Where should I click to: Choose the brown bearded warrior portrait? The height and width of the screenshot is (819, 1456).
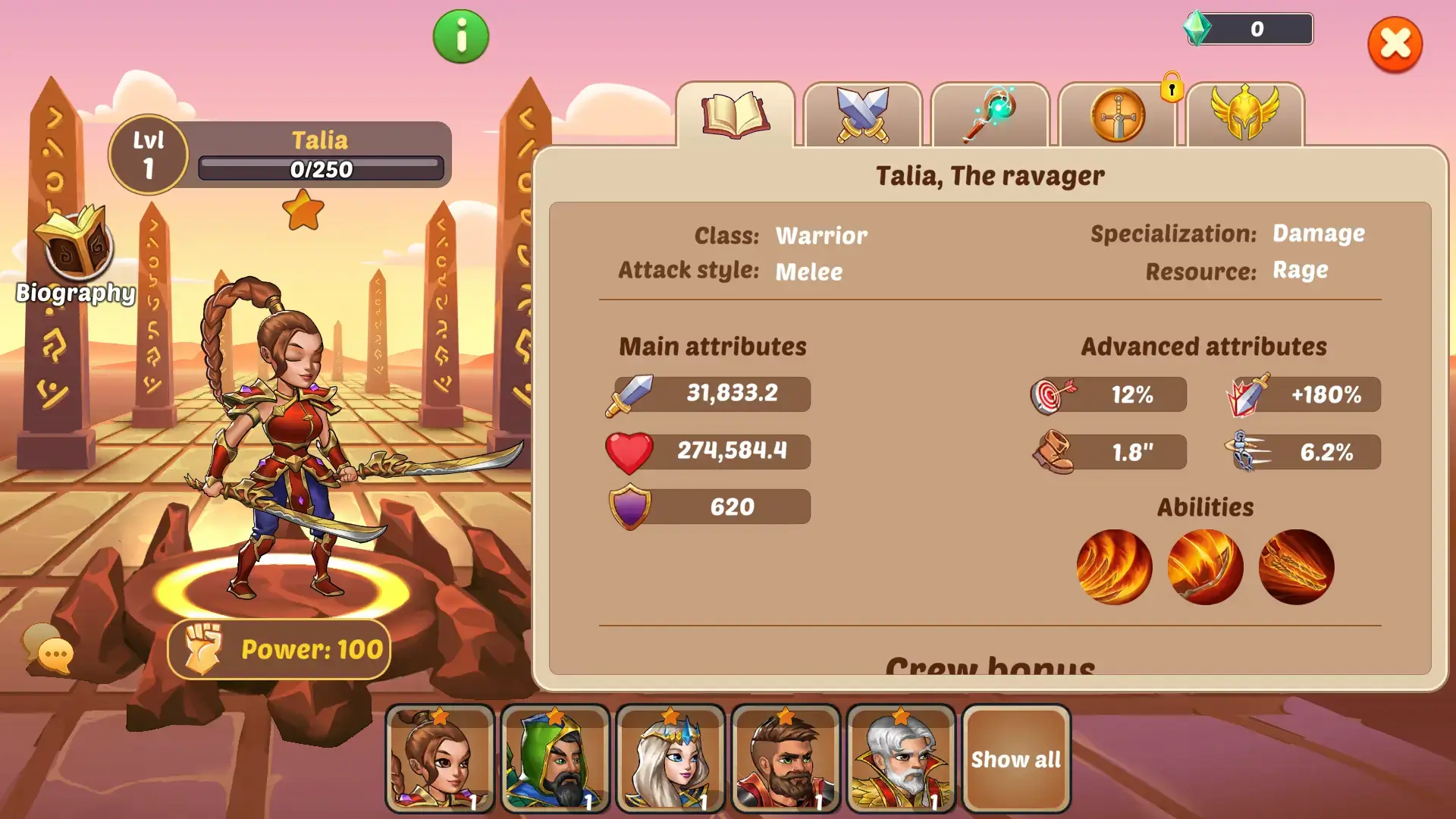[x=786, y=758]
